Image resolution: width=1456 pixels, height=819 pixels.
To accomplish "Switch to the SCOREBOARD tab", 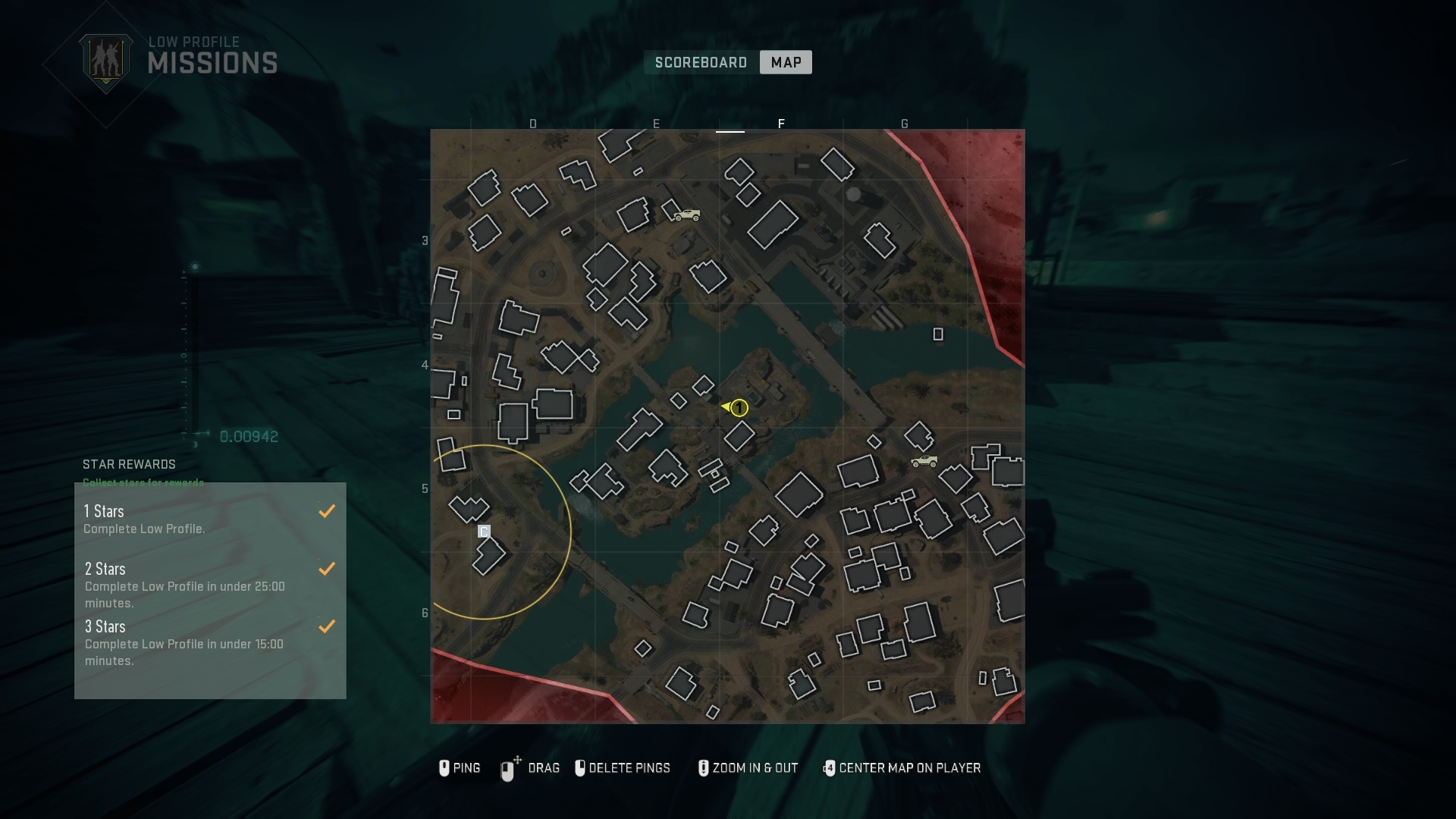I will [700, 62].
